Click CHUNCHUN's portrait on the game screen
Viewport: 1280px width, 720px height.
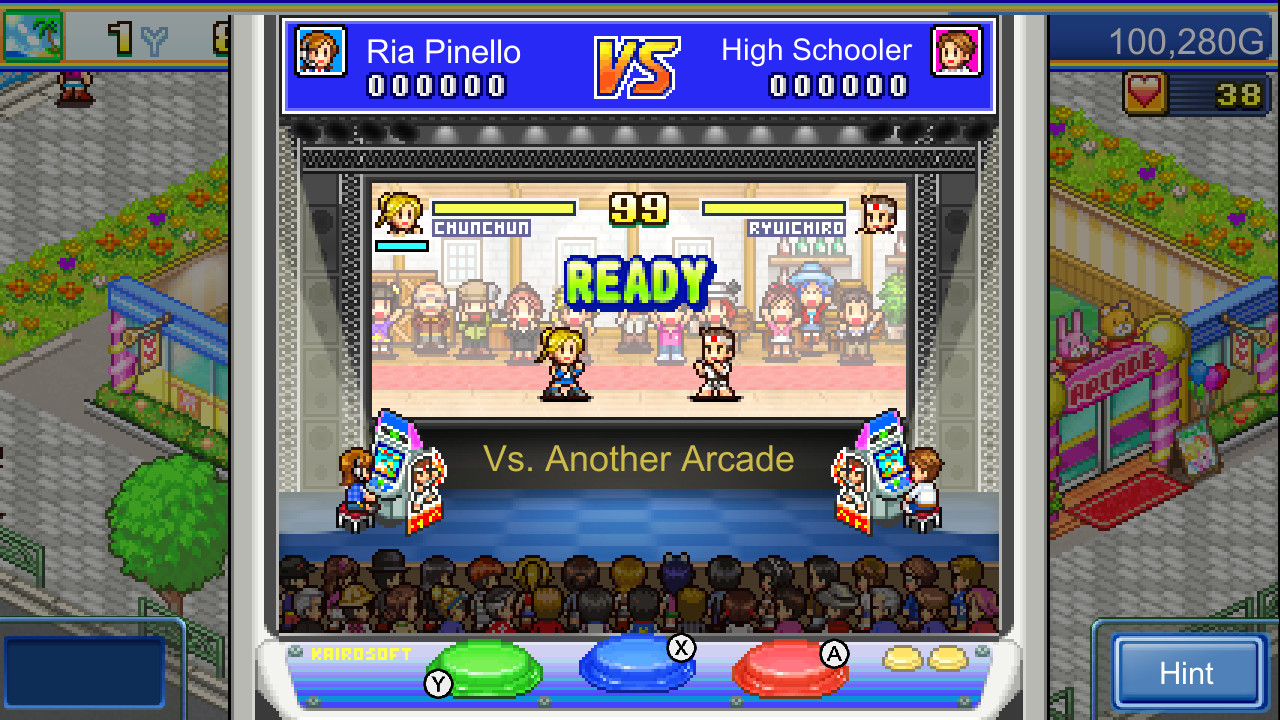click(399, 212)
